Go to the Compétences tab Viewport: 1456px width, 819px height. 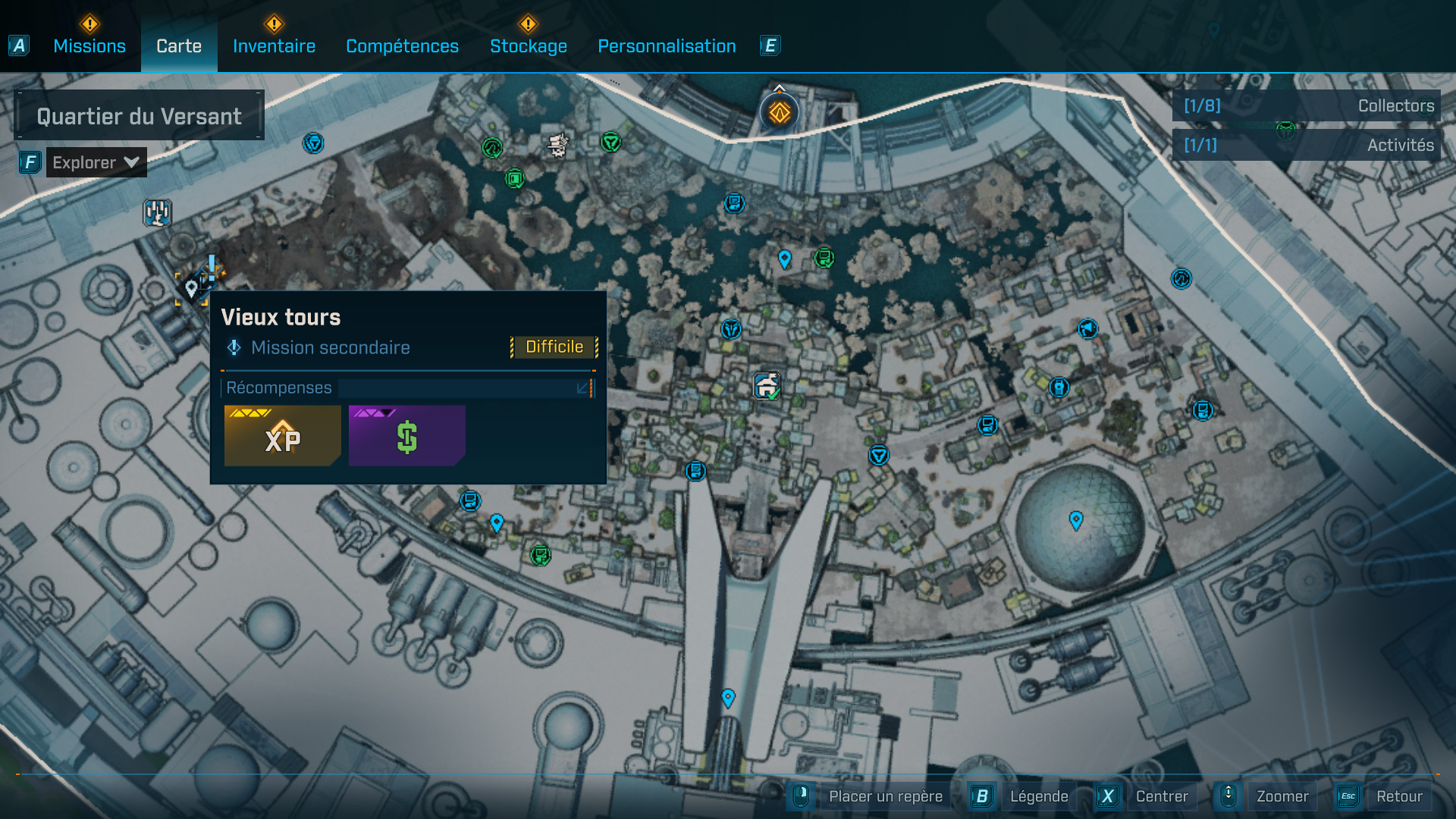[x=402, y=46]
